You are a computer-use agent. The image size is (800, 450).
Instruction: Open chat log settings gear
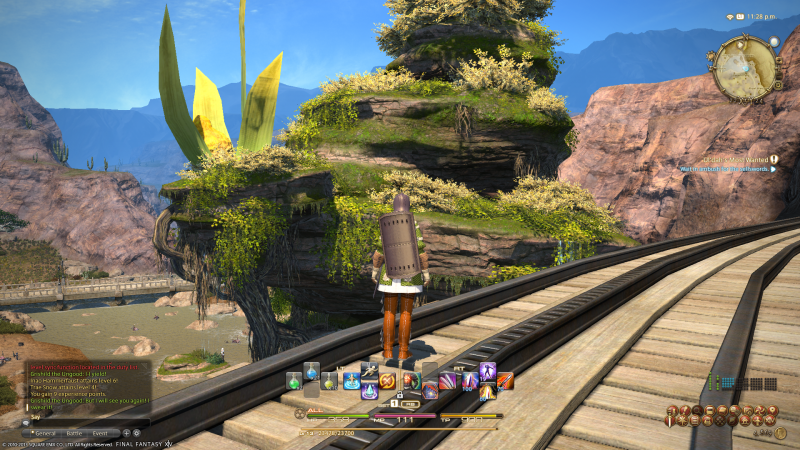click(x=137, y=433)
